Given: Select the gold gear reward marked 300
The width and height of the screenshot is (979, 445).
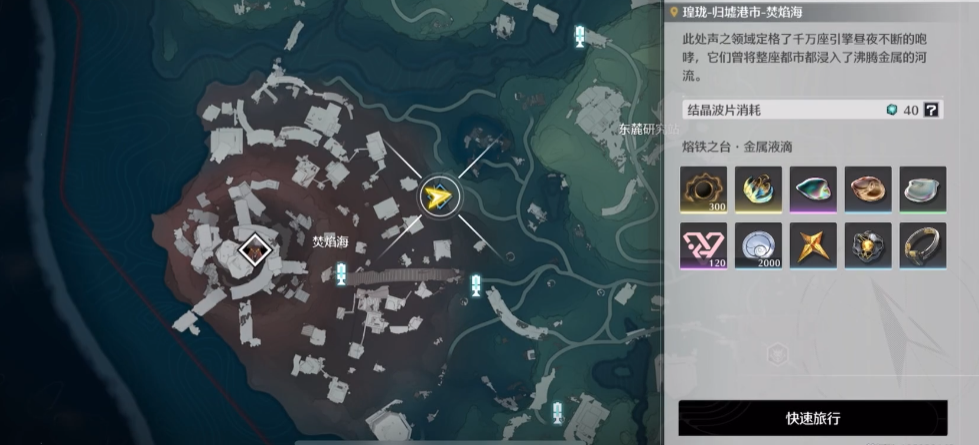Looking at the screenshot, I should point(703,188).
